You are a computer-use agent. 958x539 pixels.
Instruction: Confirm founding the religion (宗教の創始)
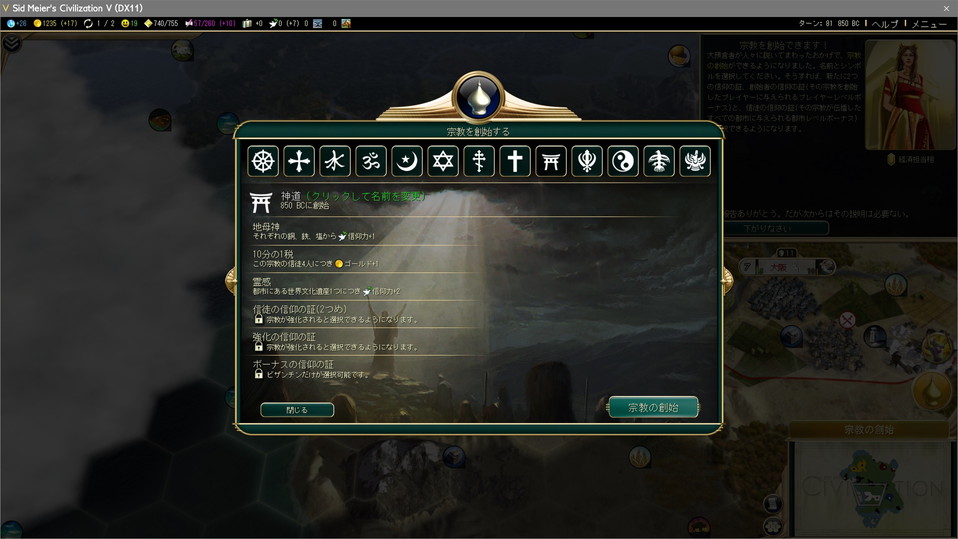[653, 407]
